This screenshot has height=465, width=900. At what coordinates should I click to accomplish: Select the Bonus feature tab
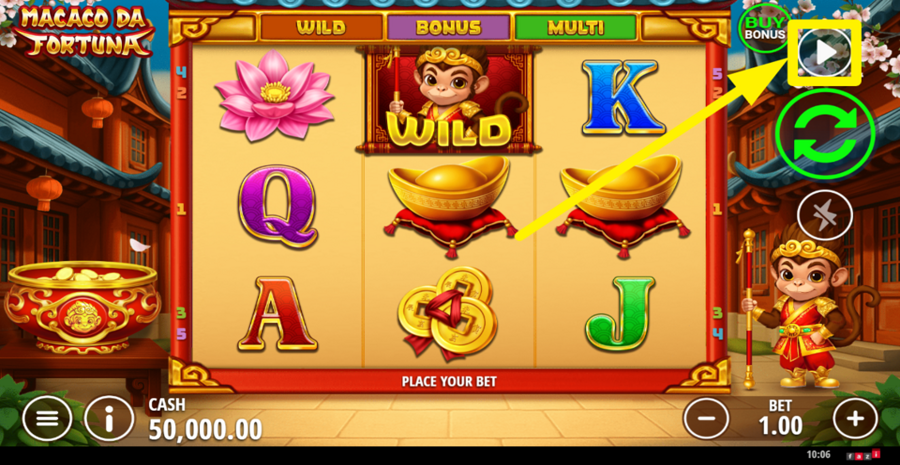pos(448,27)
